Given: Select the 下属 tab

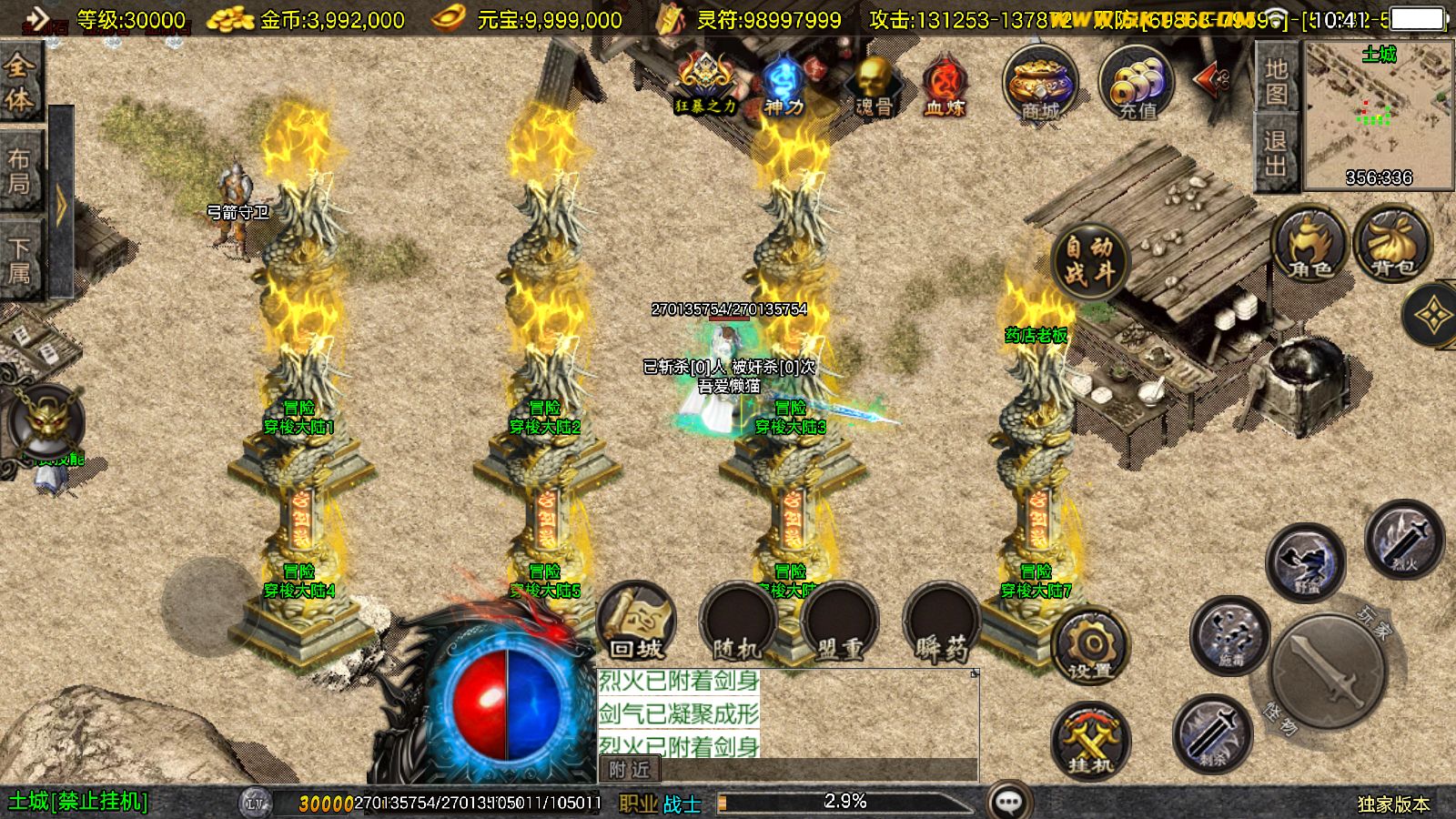Looking at the screenshot, I should 19,258.
